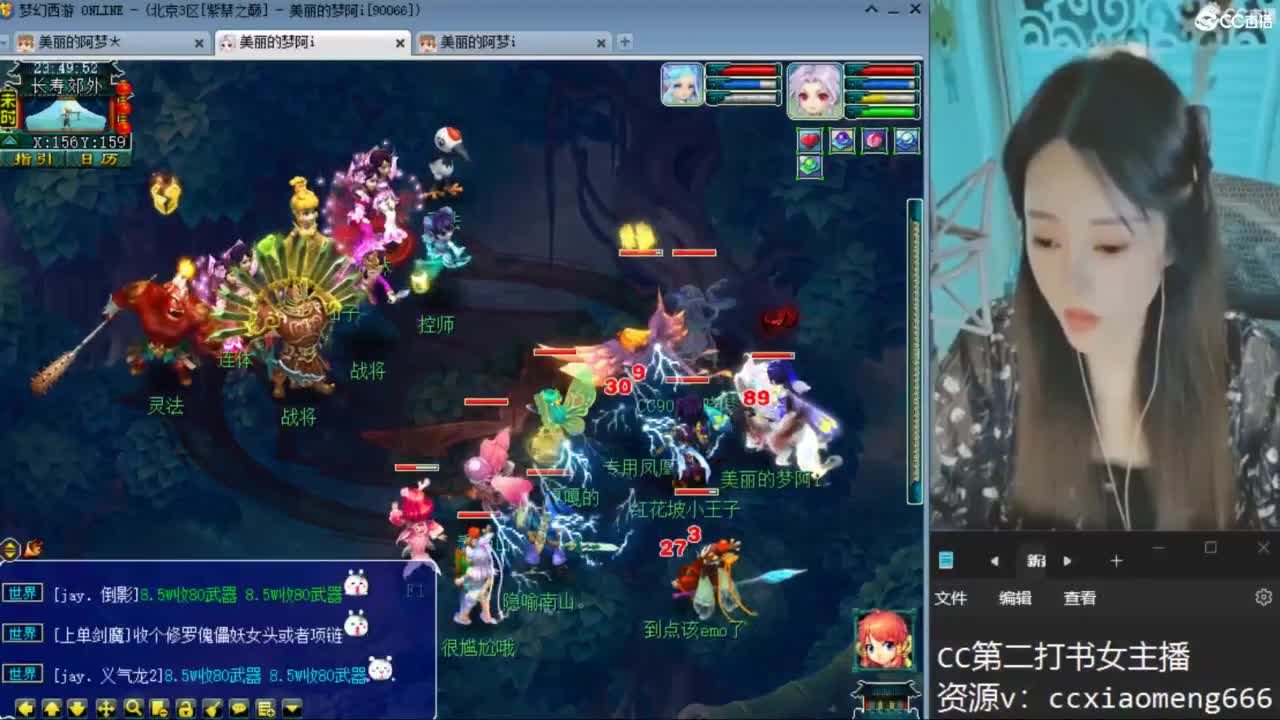1280x720 pixels.
Task: Open the dropdown chevron at the toolbar's right end
Action: click(x=291, y=707)
